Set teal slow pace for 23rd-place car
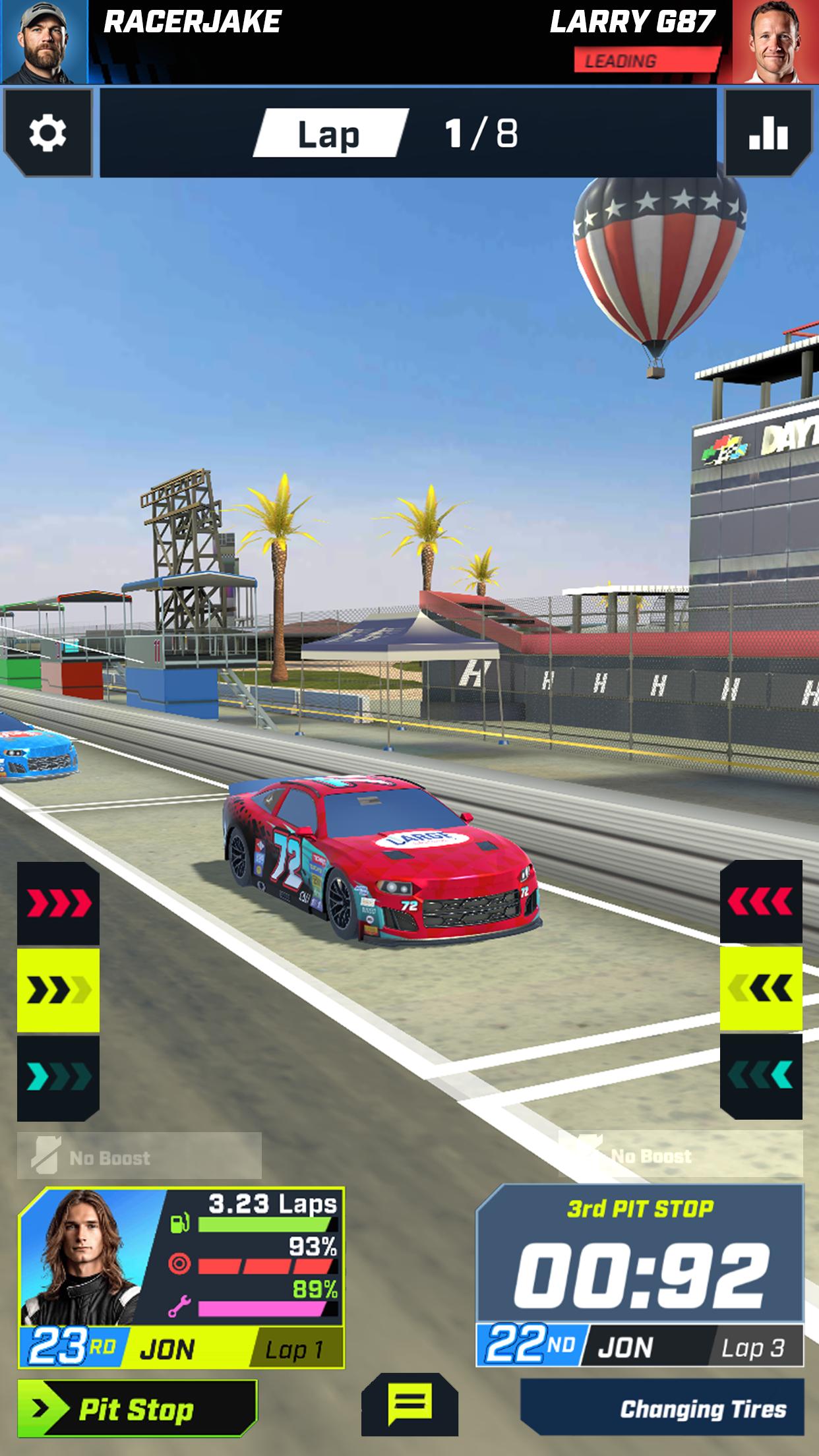The image size is (819, 1456). coord(58,1077)
